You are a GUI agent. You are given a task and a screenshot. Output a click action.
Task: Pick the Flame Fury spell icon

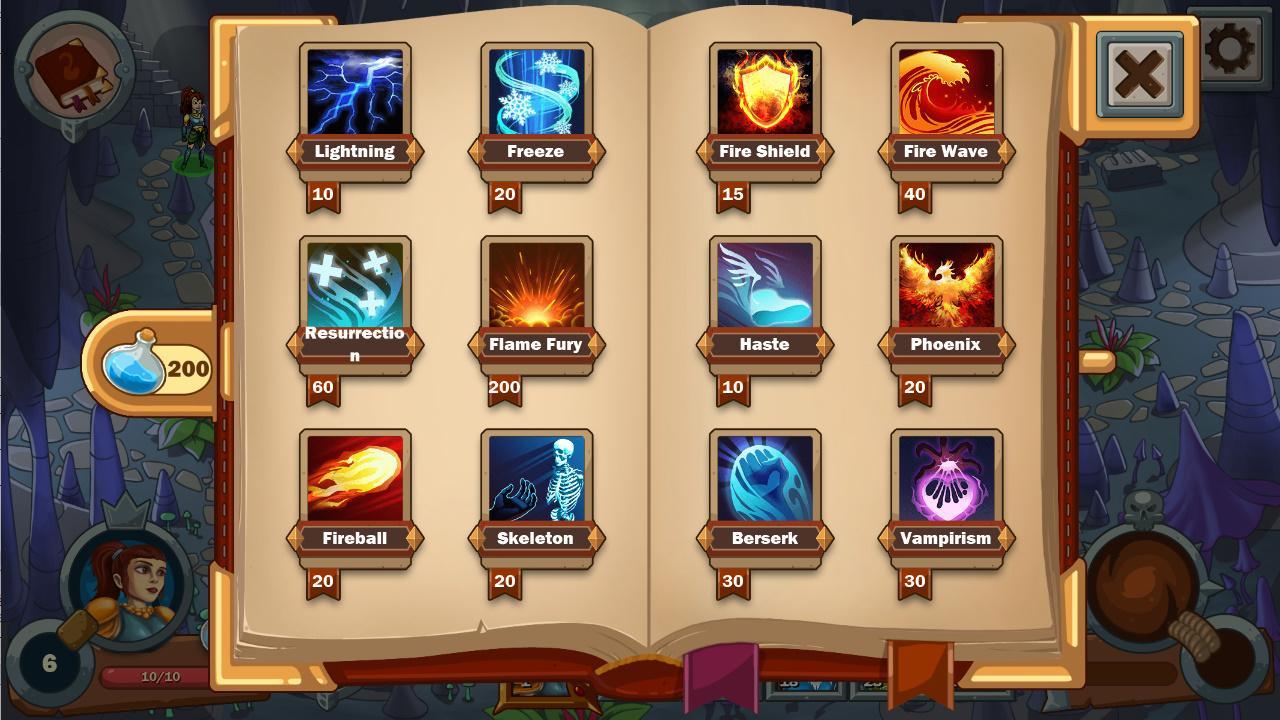coord(537,285)
